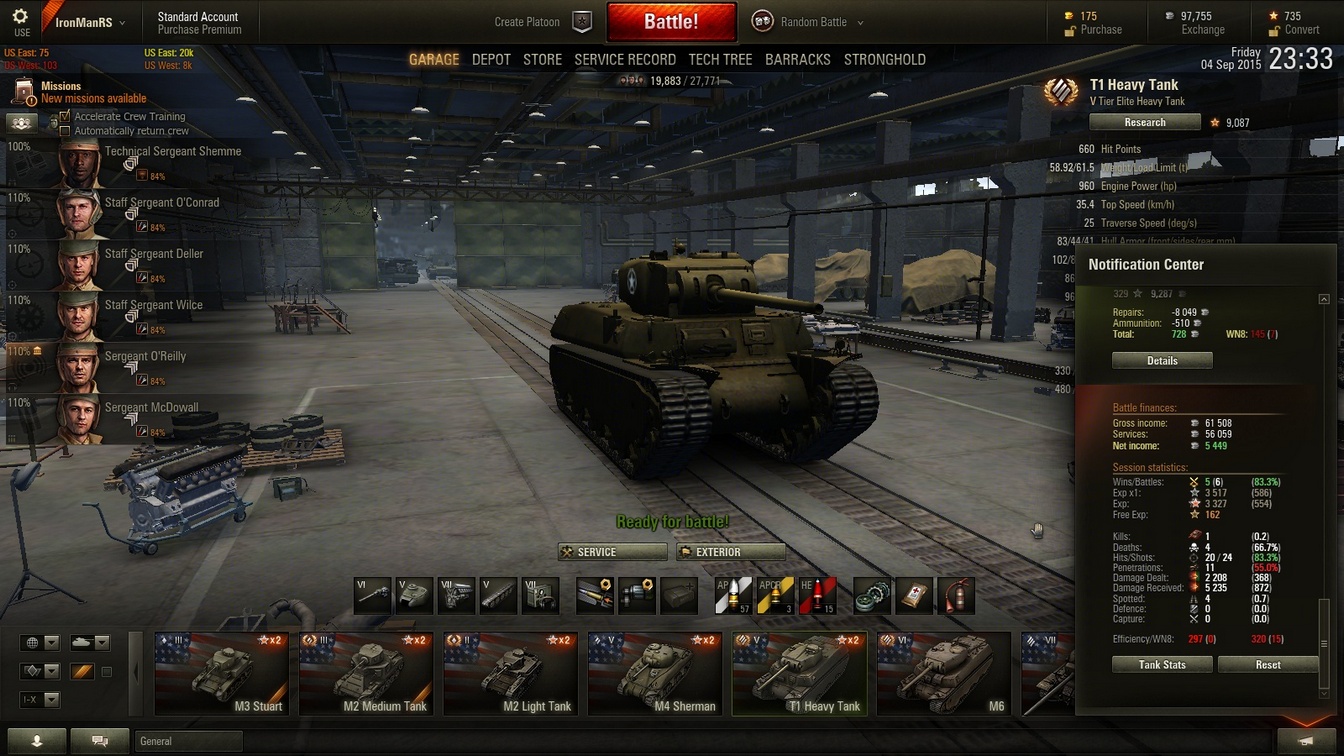Start the fight with the red Battle! button

click(671, 22)
